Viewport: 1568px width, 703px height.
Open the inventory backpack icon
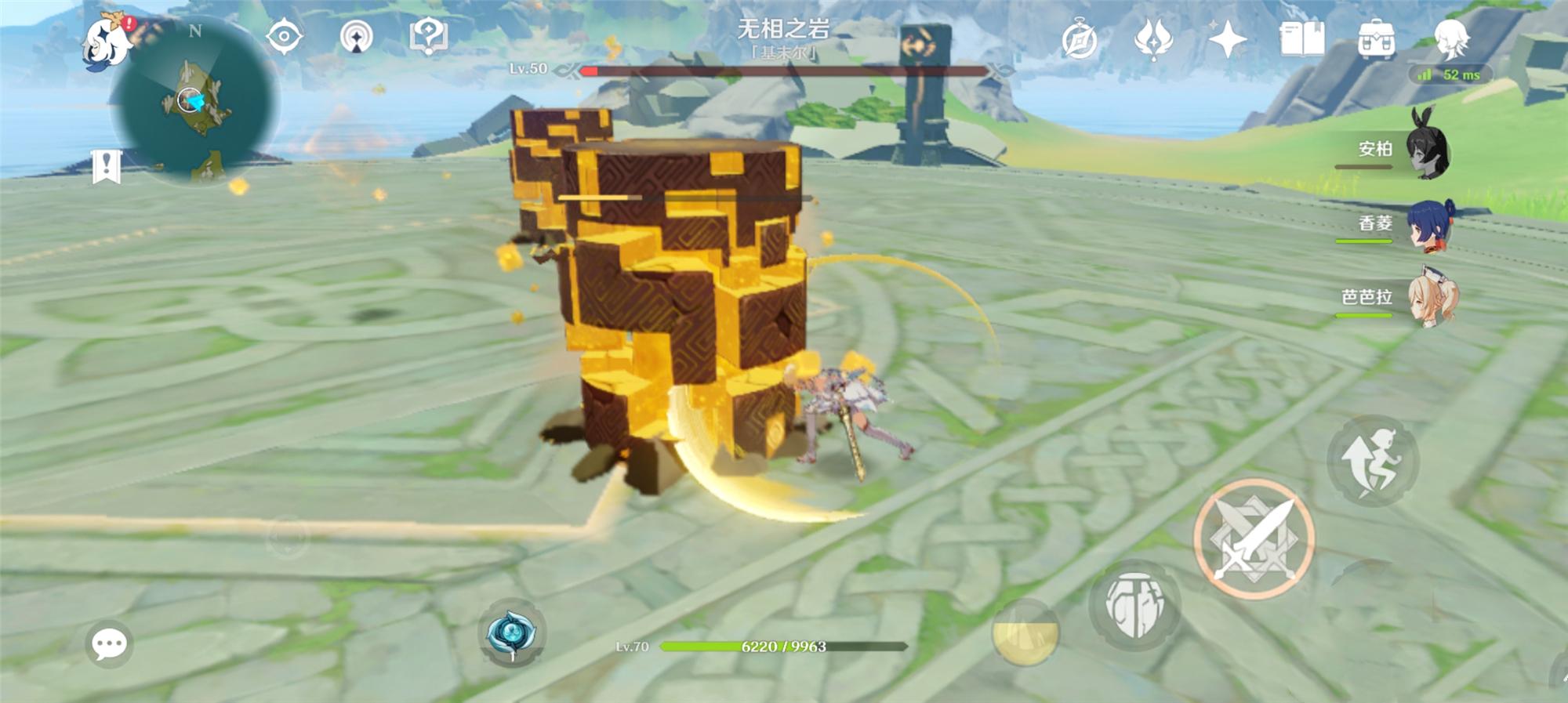pos(1376,39)
